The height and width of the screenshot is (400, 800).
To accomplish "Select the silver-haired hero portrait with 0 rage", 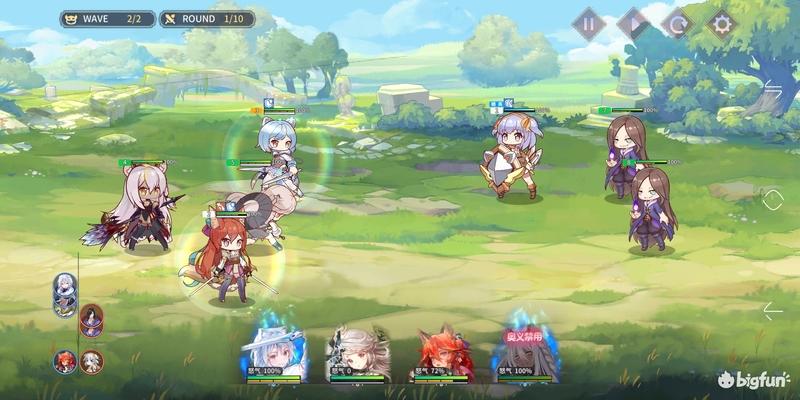I will click(358, 352).
